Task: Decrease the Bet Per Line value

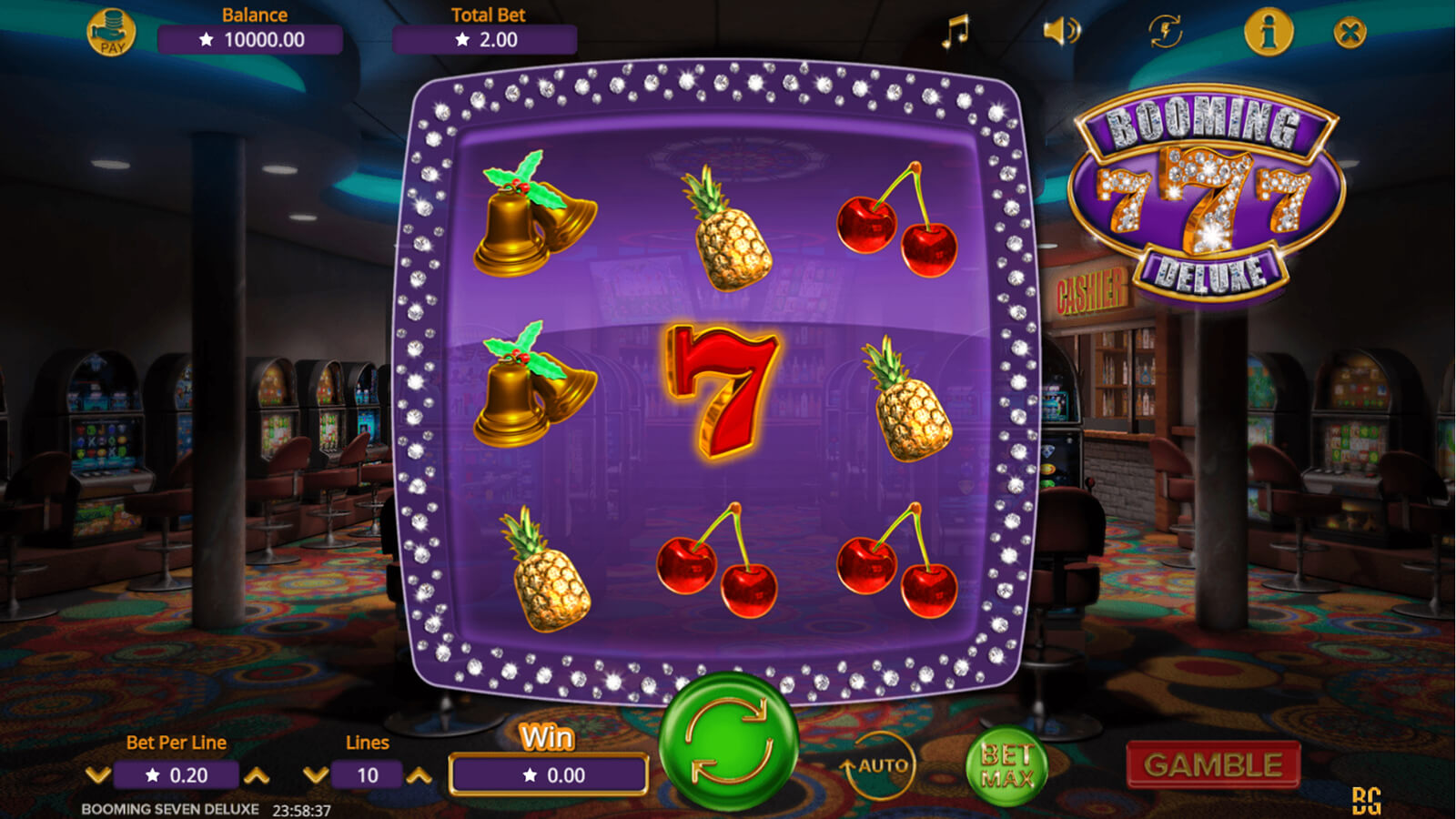Action: (x=98, y=775)
